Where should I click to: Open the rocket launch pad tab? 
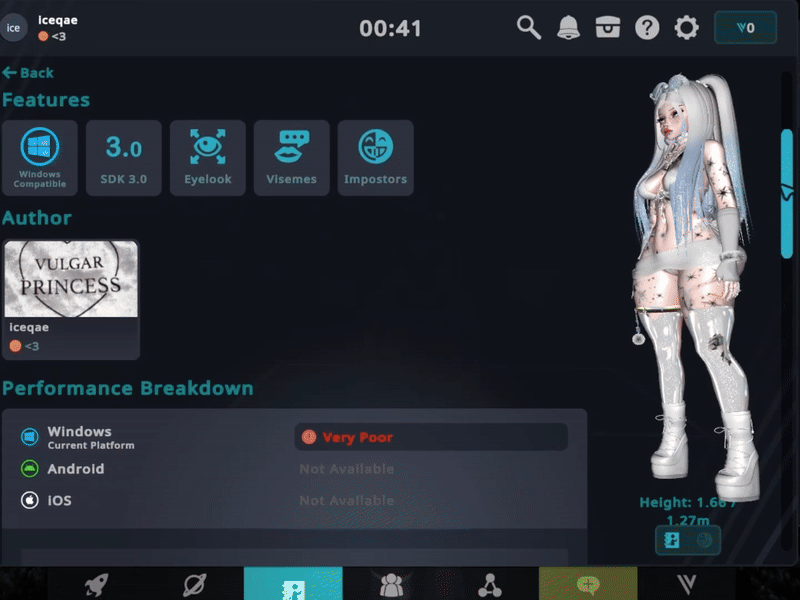97,585
